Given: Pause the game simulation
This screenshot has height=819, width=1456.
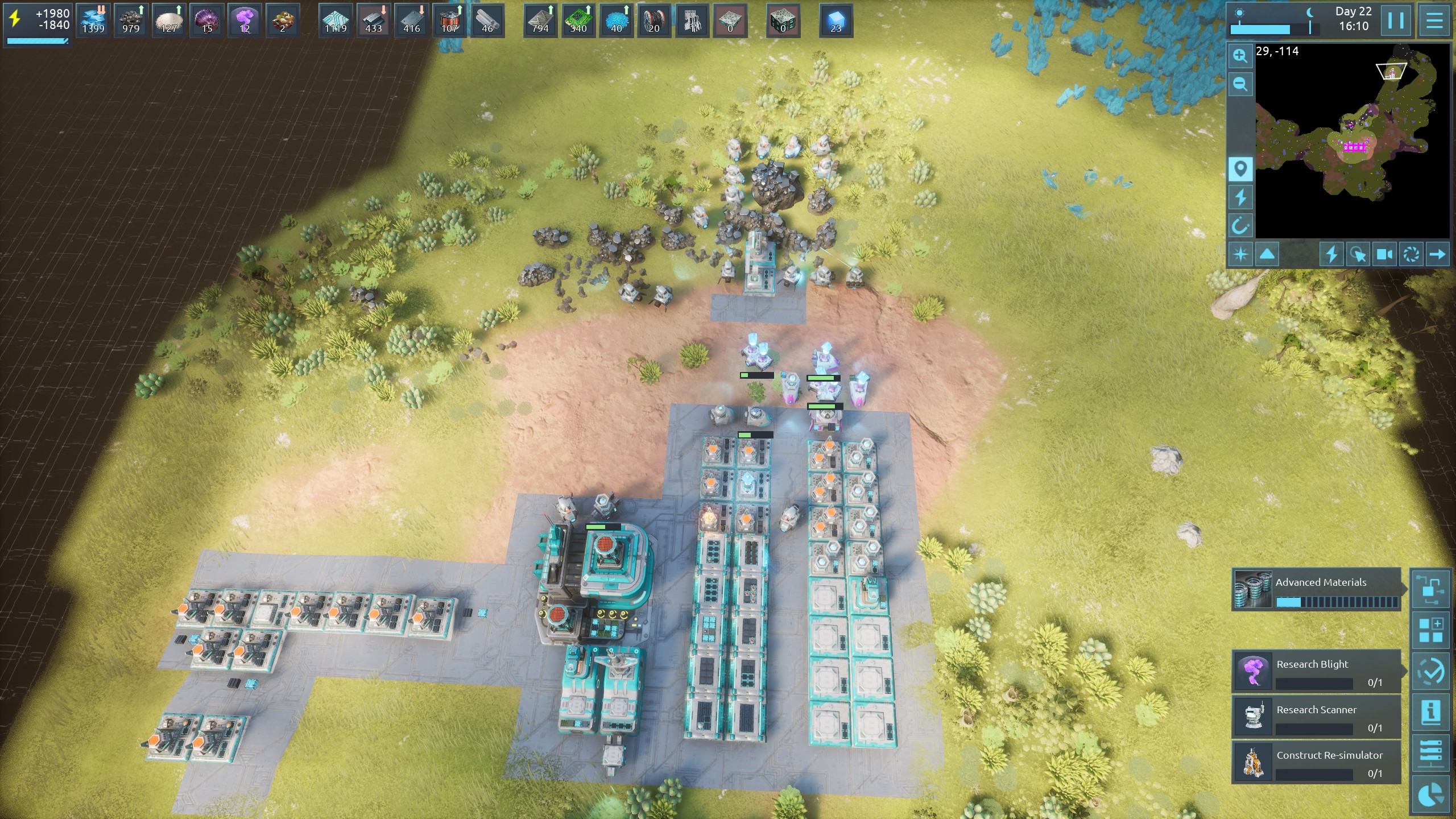Looking at the screenshot, I should click(x=1396, y=21).
